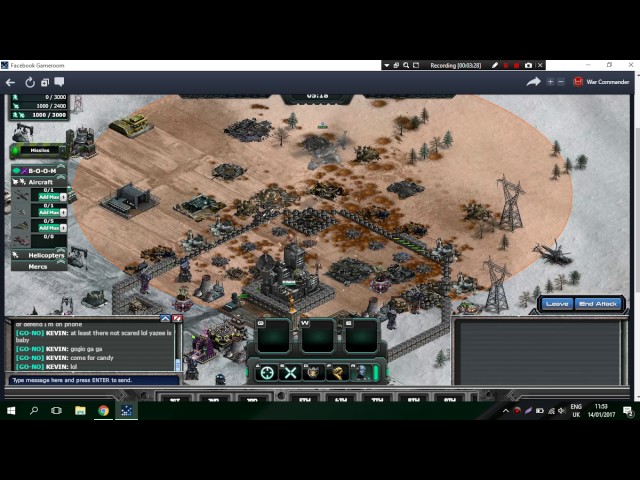
Task: End the attack with End Attack
Action: (x=598, y=303)
